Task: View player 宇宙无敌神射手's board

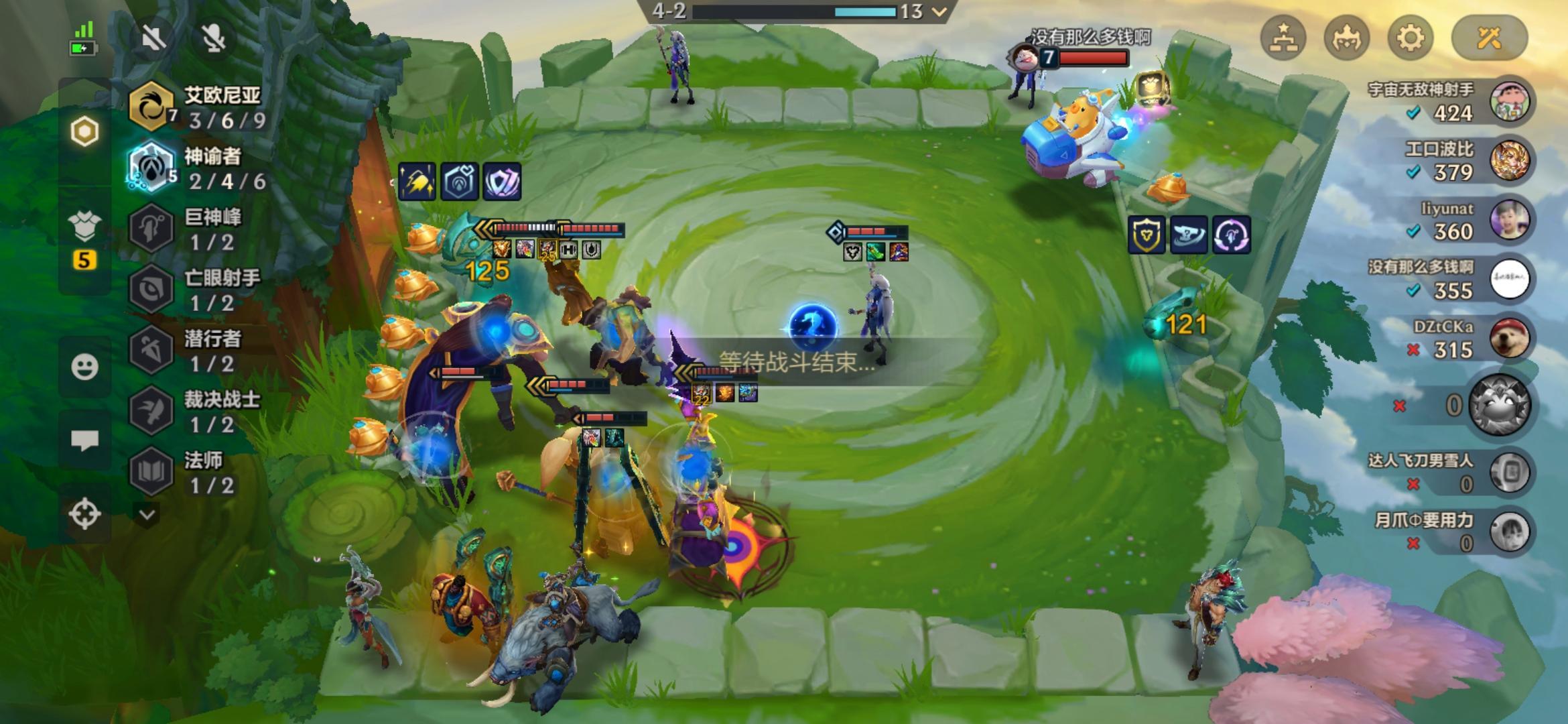Action: pyautogui.click(x=1510, y=102)
